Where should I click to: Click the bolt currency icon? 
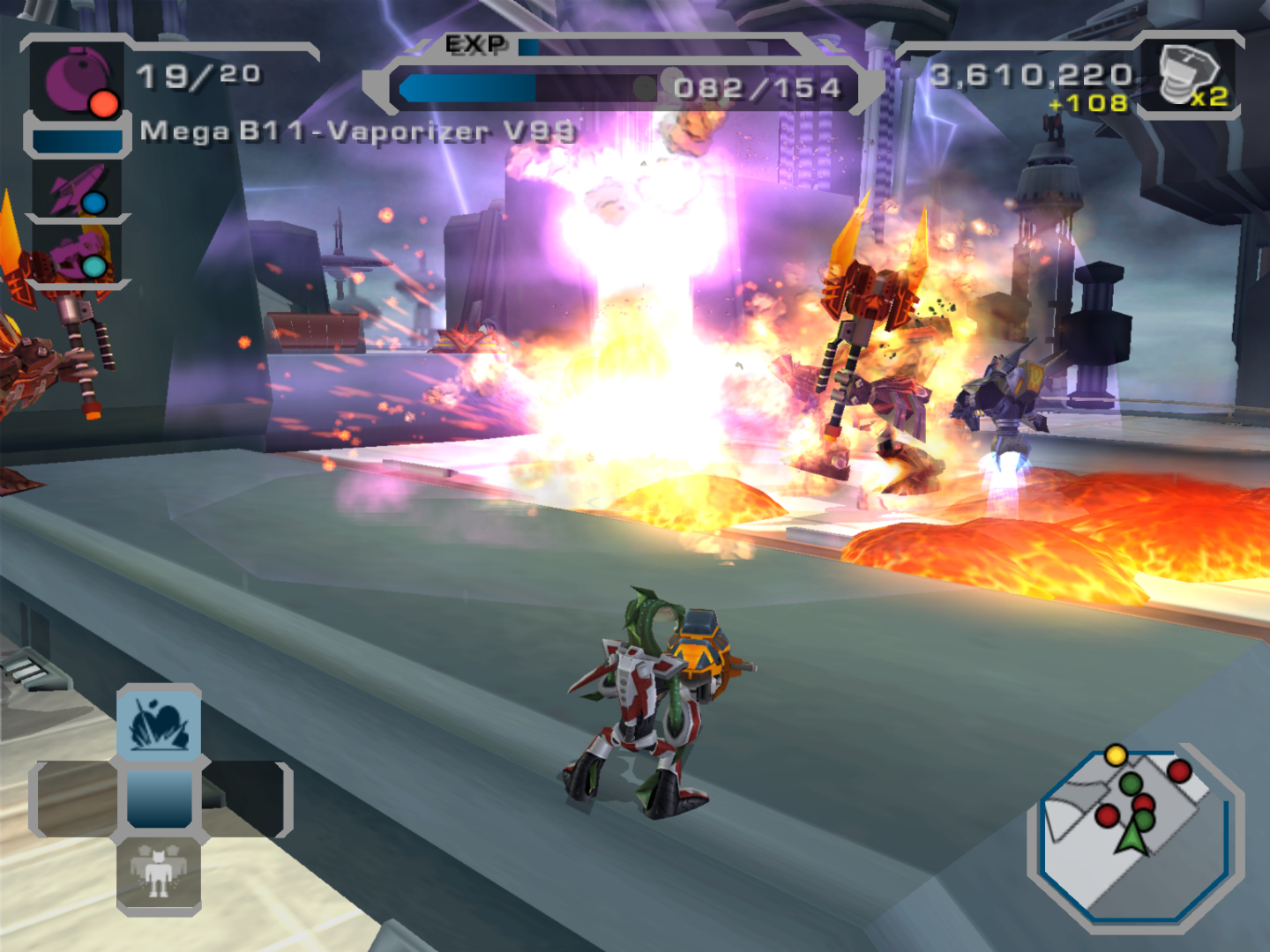tap(1186, 76)
